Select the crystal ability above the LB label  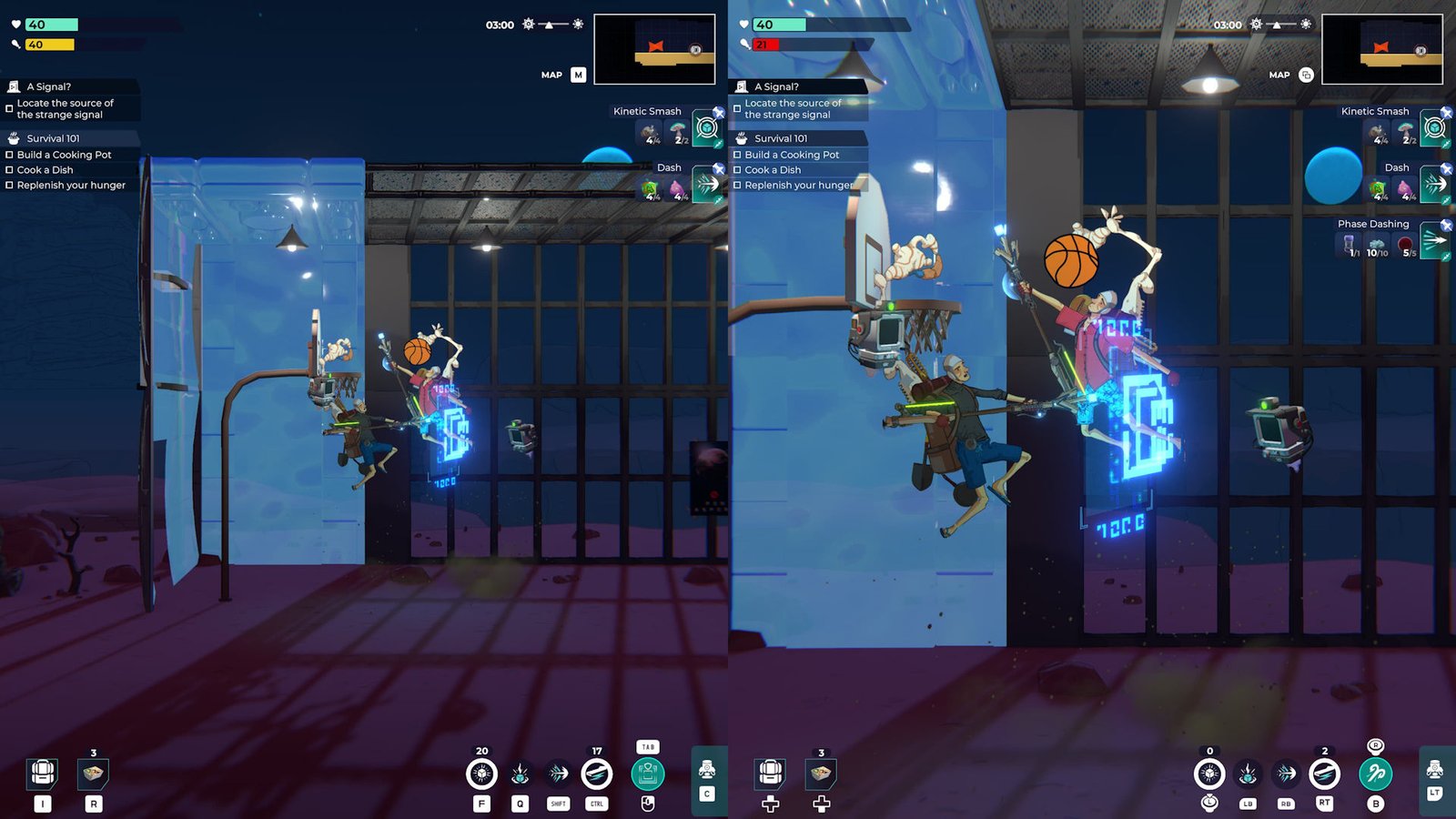coord(1248,774)
